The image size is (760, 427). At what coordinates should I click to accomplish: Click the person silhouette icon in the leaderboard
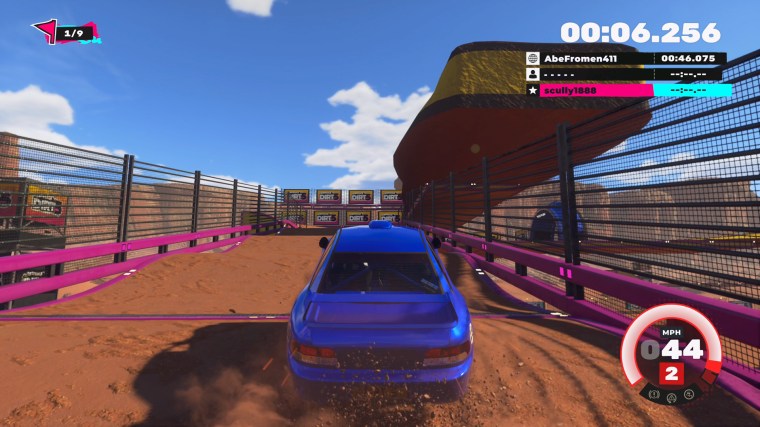tap(534, 74)
